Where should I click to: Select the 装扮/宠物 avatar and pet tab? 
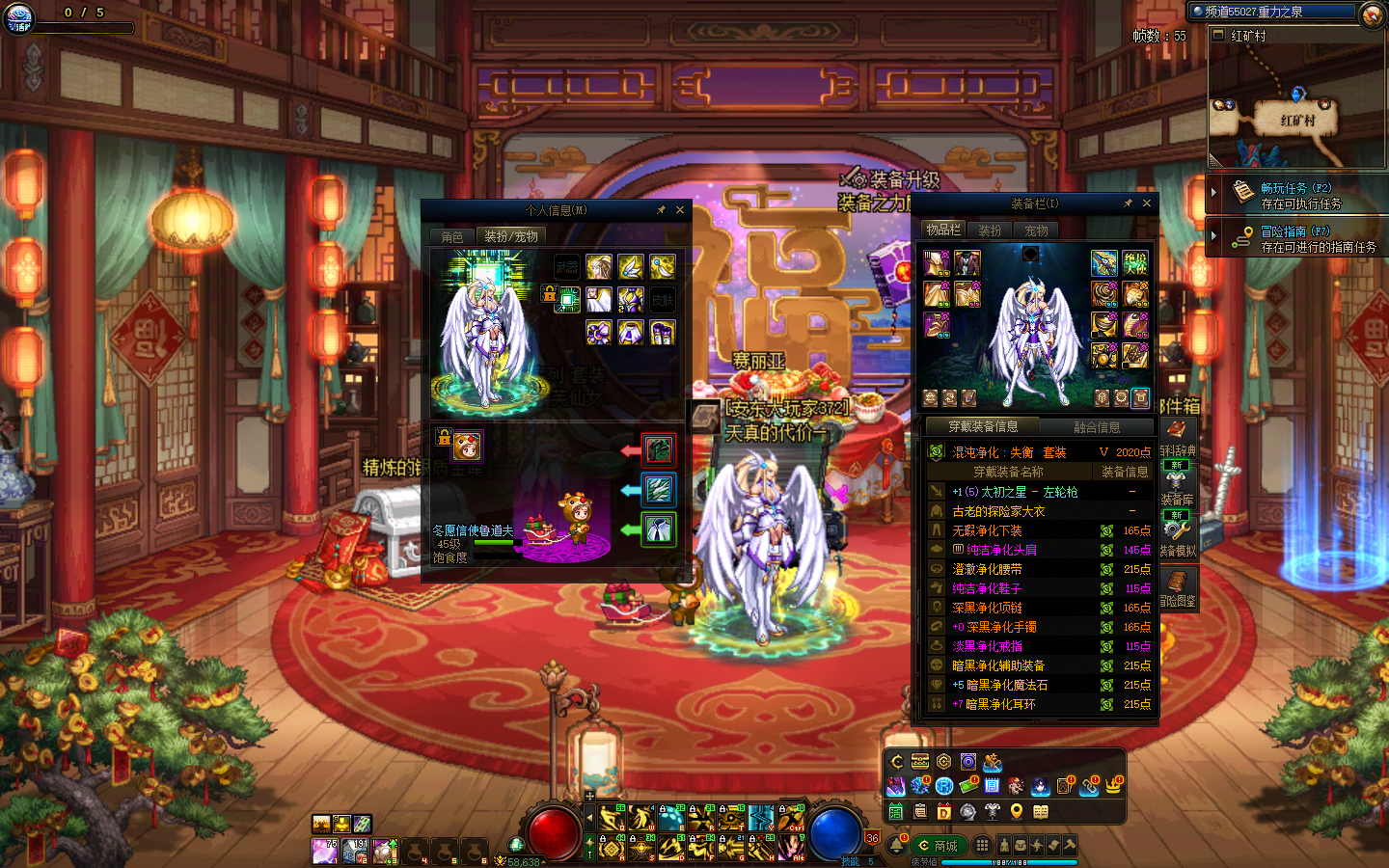click(x=511, y=236)
